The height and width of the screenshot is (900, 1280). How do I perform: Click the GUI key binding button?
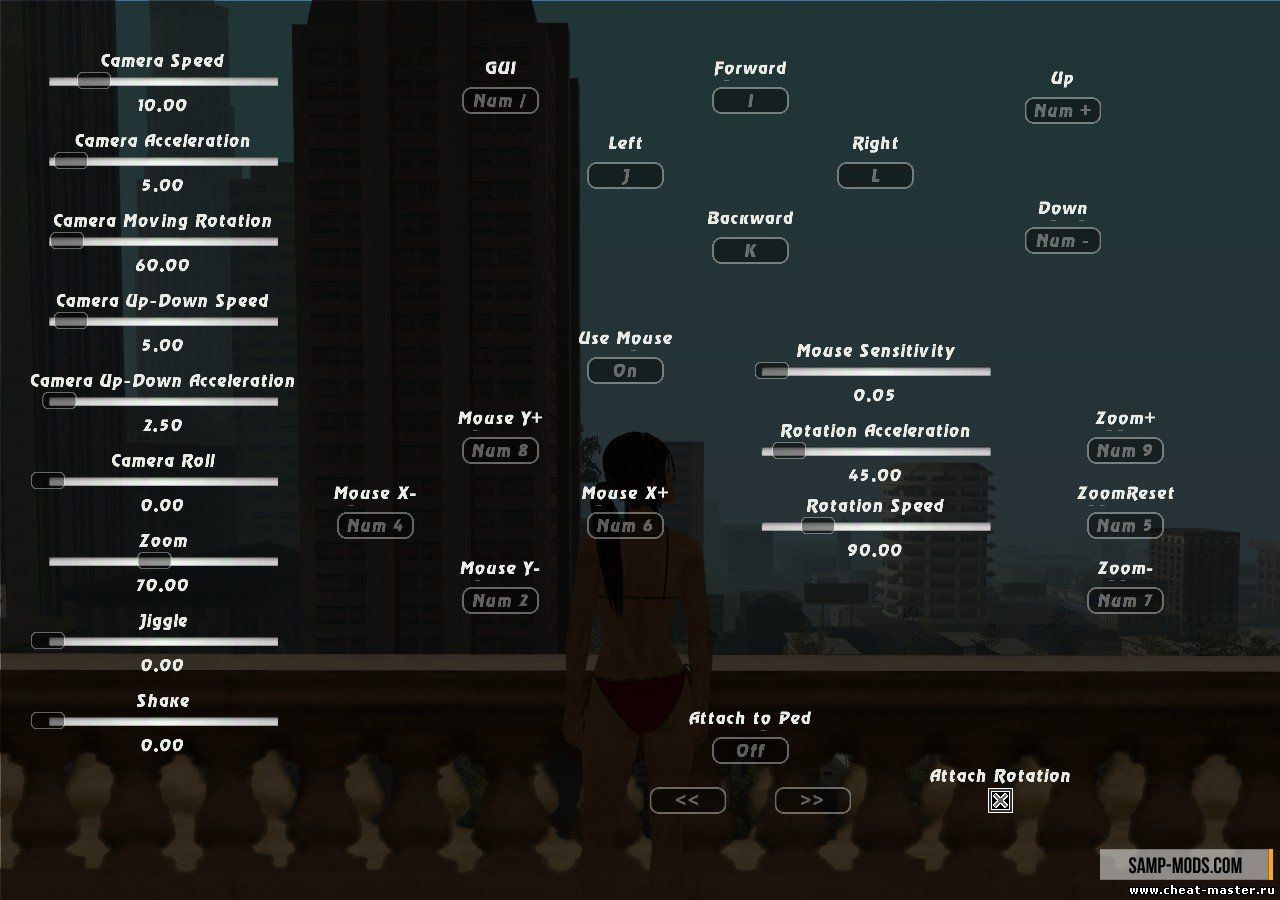coord(500,101)
